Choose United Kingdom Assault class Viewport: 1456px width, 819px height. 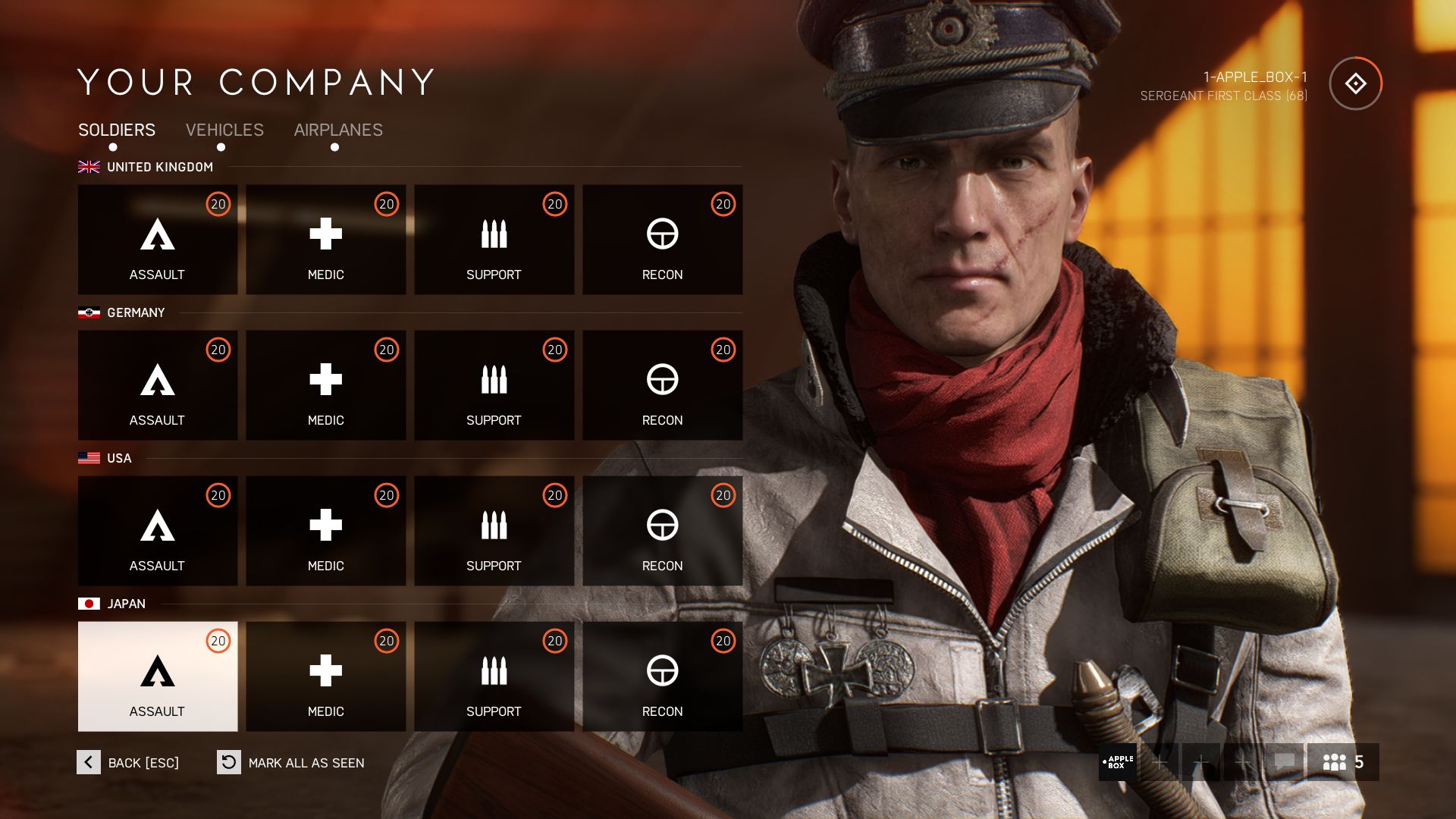click(158, 240)
